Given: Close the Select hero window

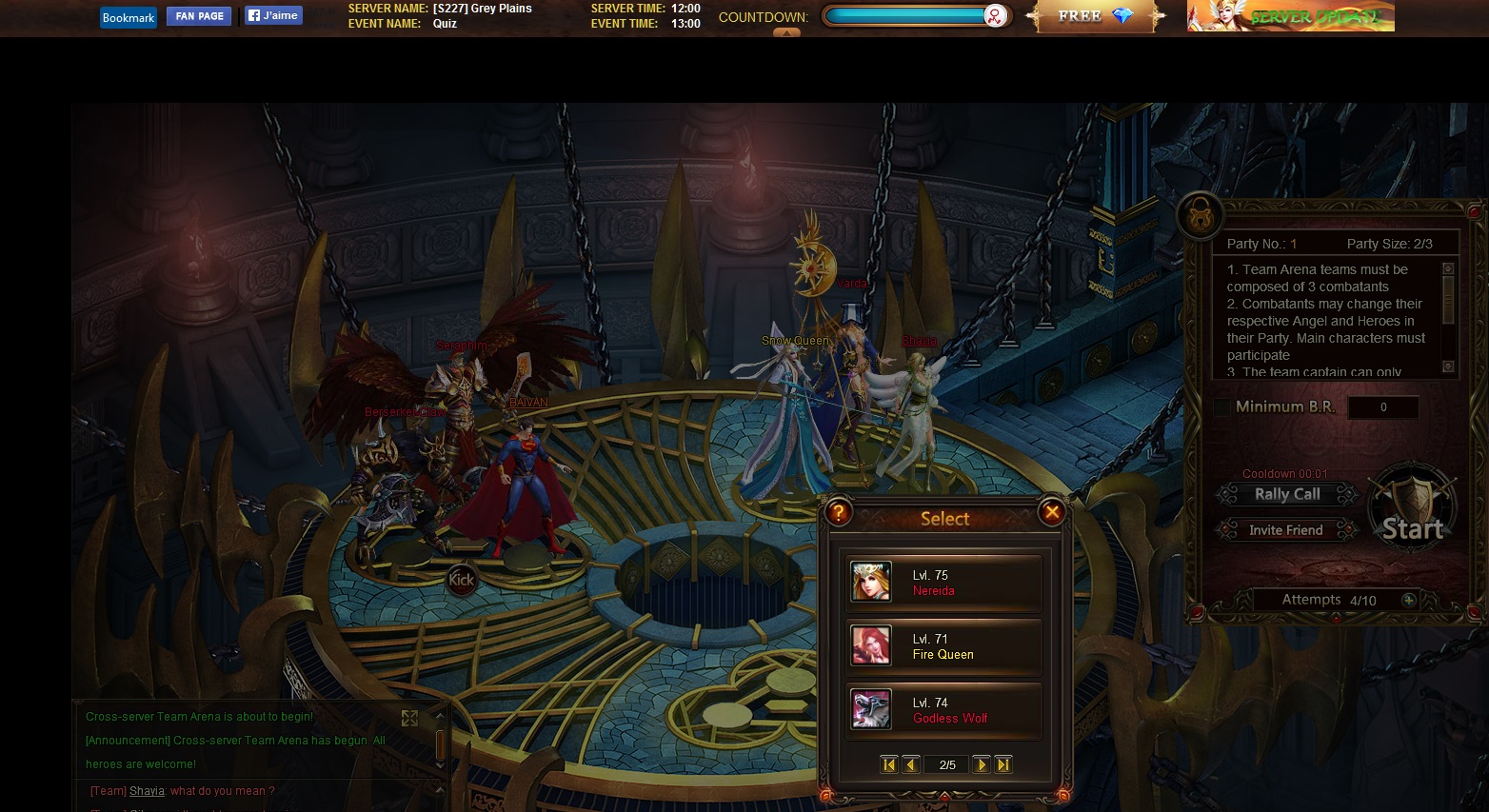Looking at the screenshot, I should click(1052, 512).
